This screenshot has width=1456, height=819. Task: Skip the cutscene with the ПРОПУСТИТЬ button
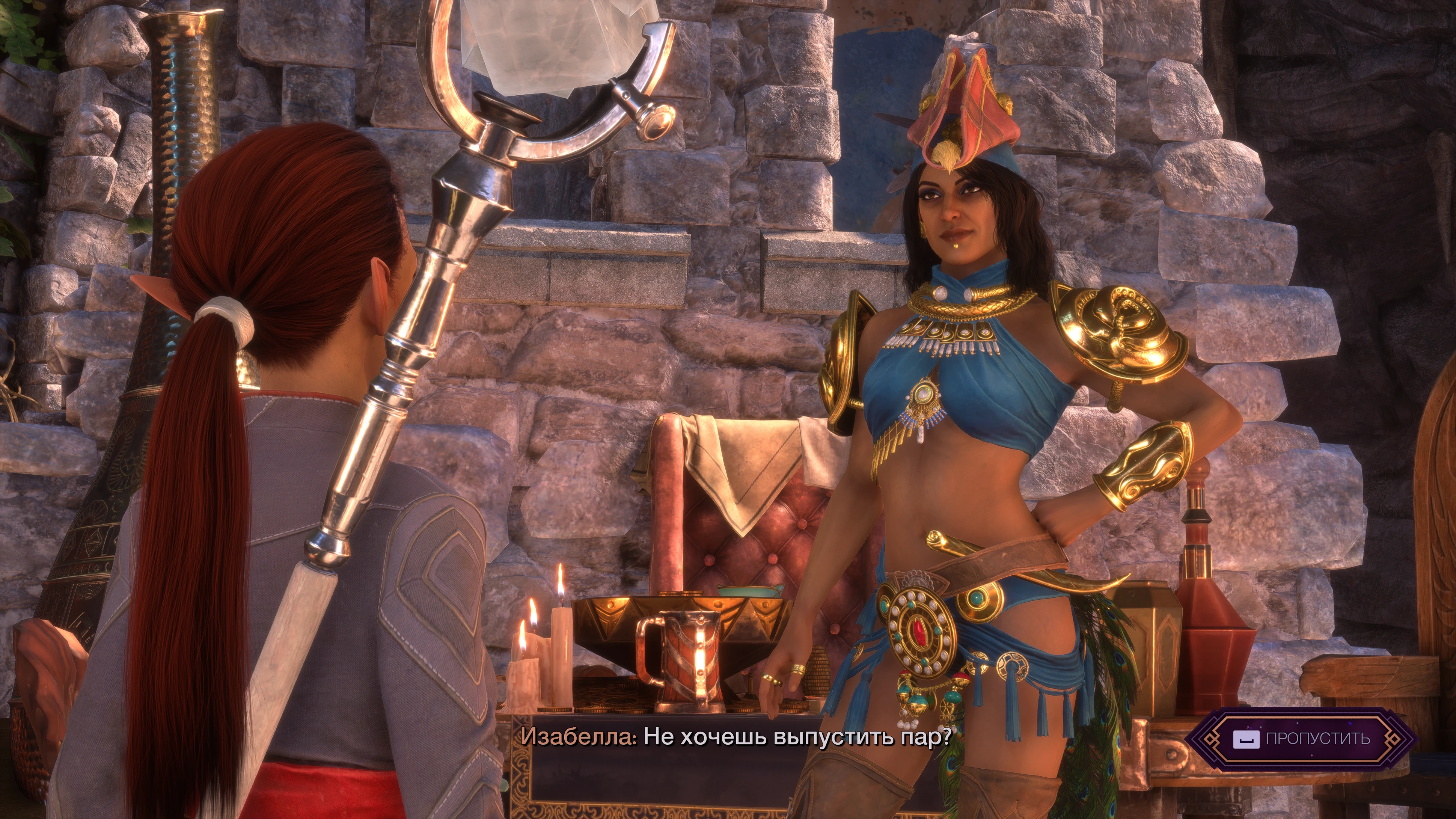pyautogui.click(x=1301, y=739)
